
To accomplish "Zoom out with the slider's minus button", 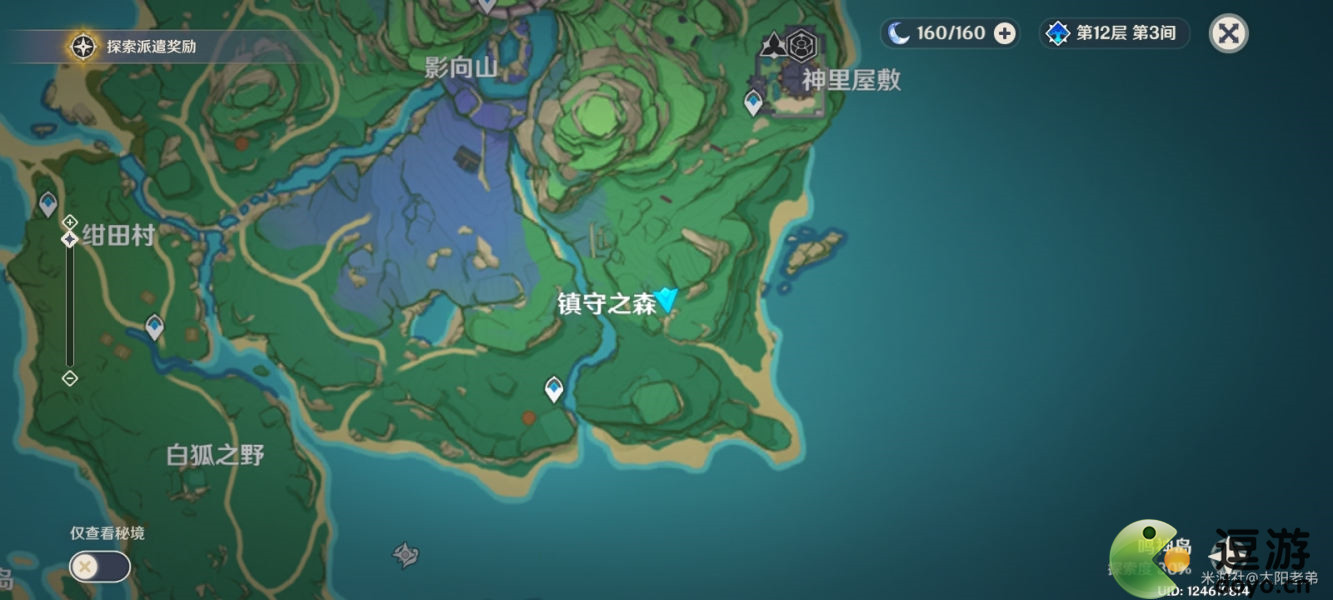I will tap(70, 378).
